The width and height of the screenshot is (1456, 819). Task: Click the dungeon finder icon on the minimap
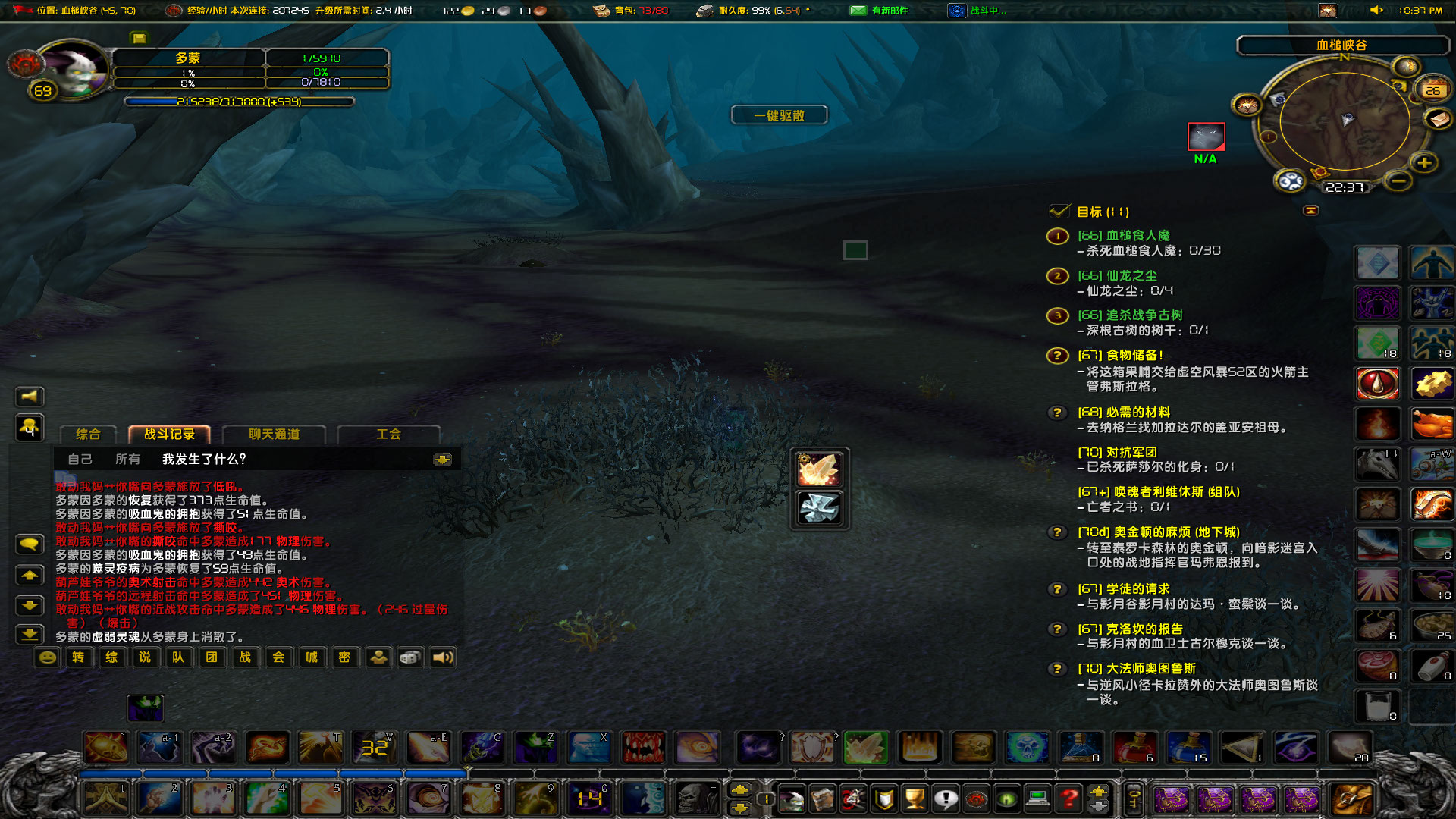point(1289,180)
